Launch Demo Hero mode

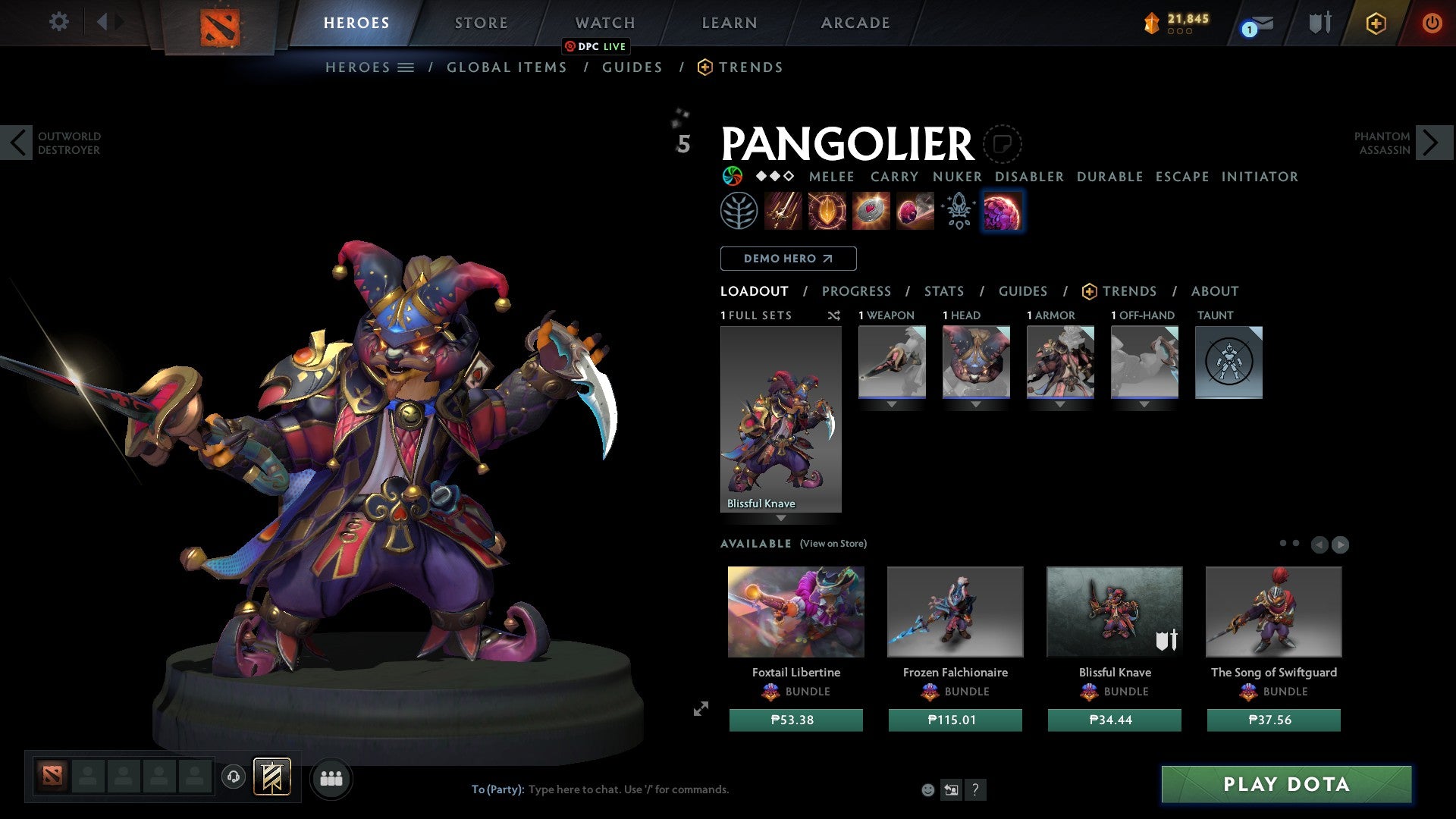(788, 259)
